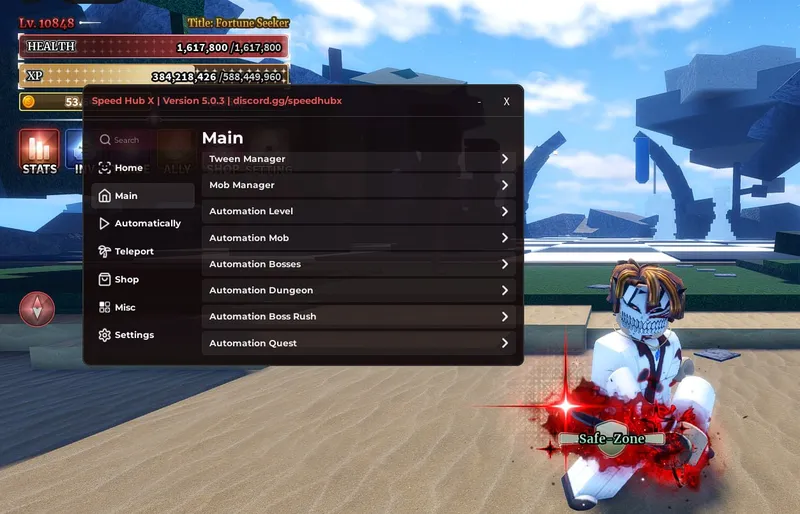The image size is (800, 514).
Task: Open the Automation Level section
Action: [360, 212]
